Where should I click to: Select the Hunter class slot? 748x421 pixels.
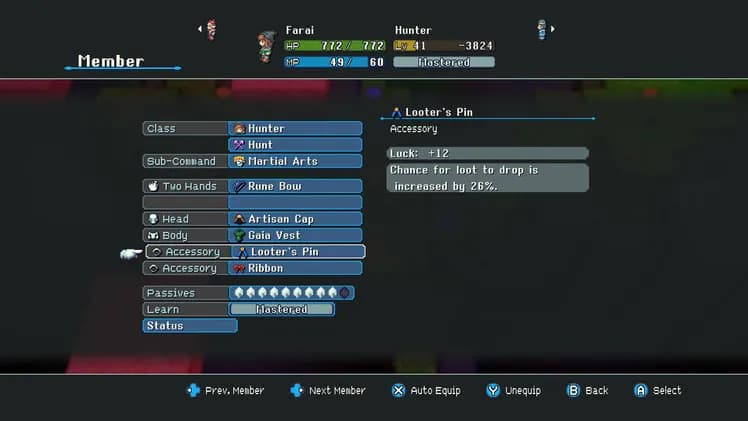coord(295,129)
